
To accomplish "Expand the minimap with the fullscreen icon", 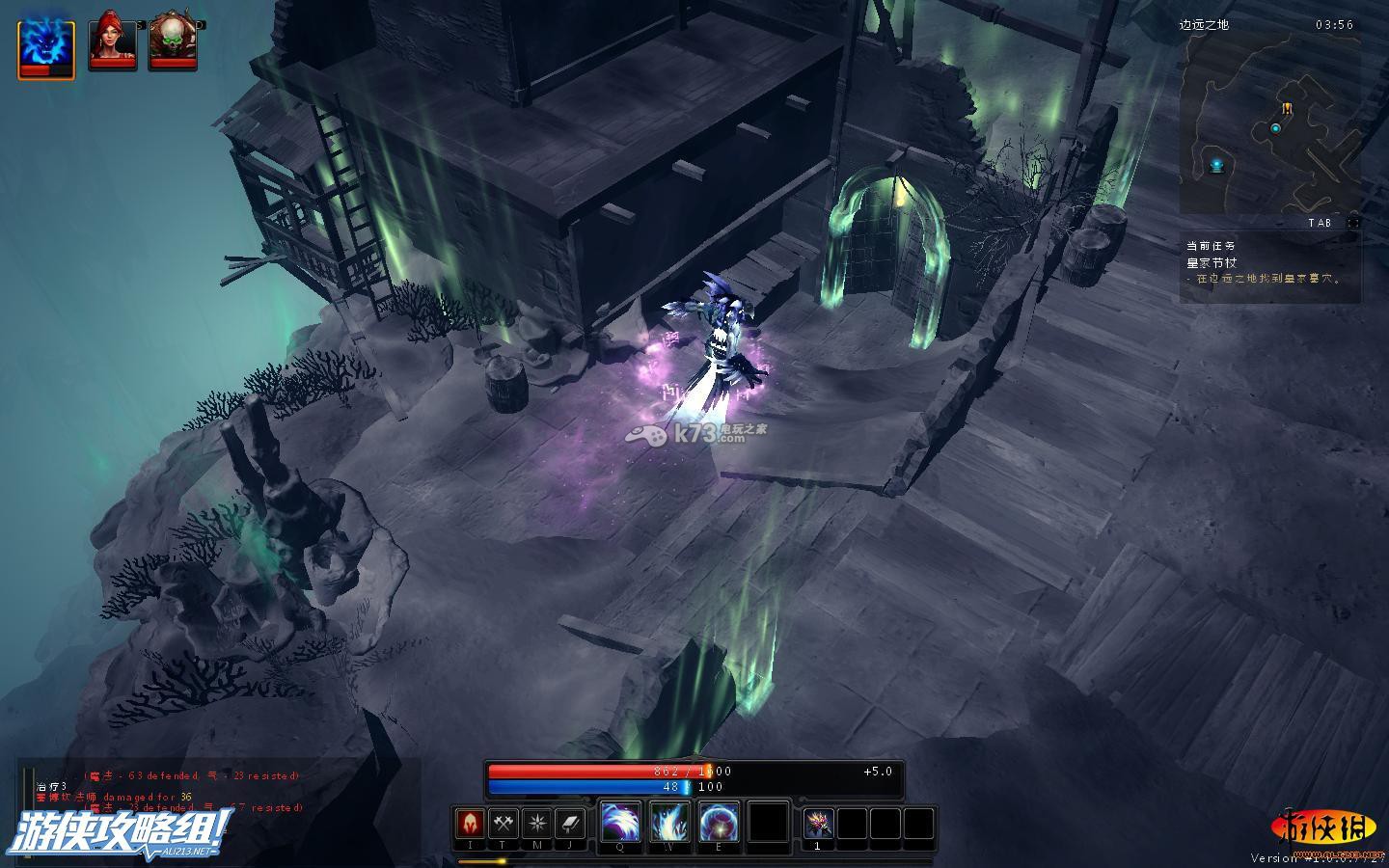I will tap(1353, 223).
